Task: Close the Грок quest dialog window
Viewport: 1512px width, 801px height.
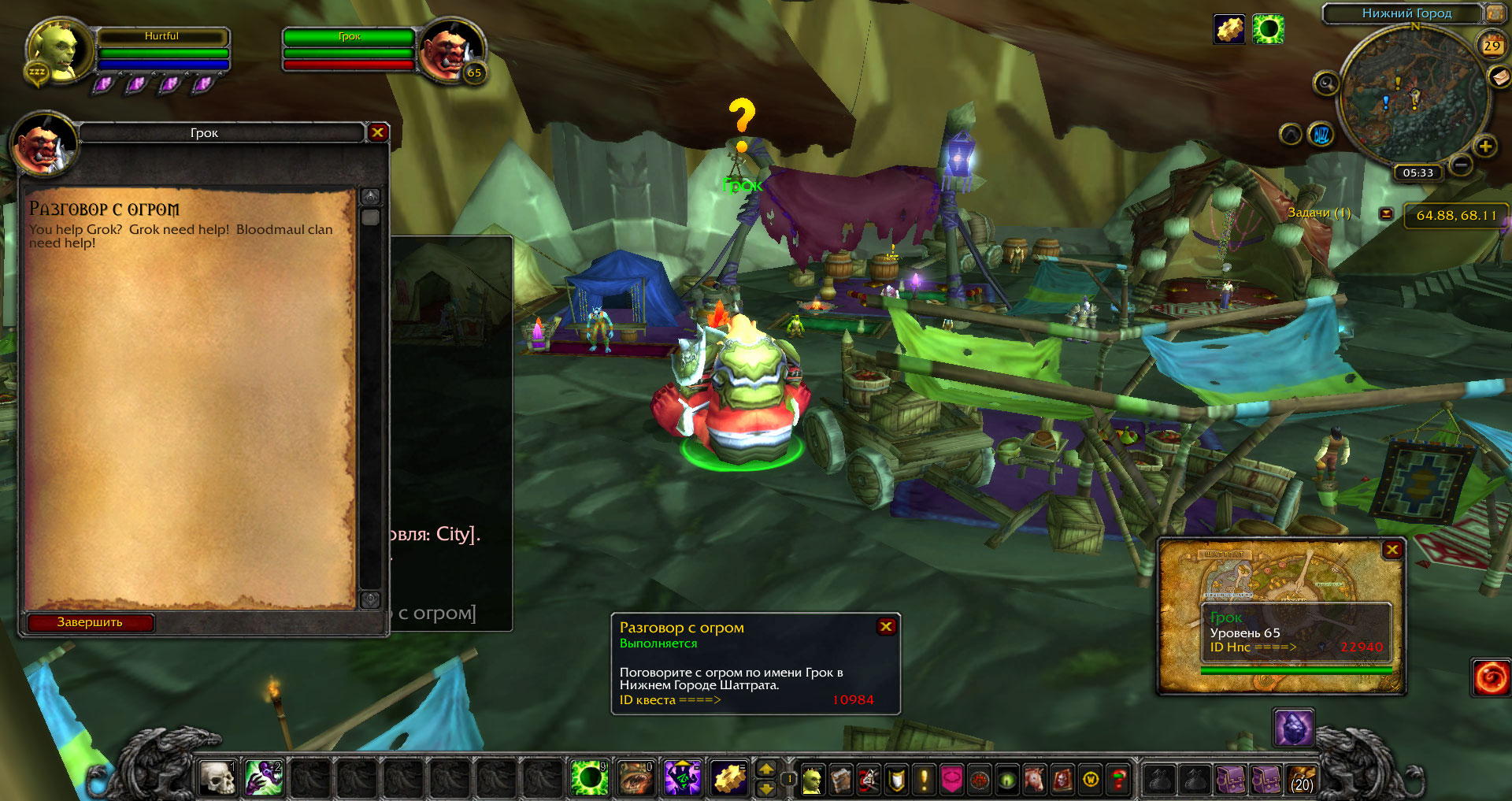Action: click(377, 132)
